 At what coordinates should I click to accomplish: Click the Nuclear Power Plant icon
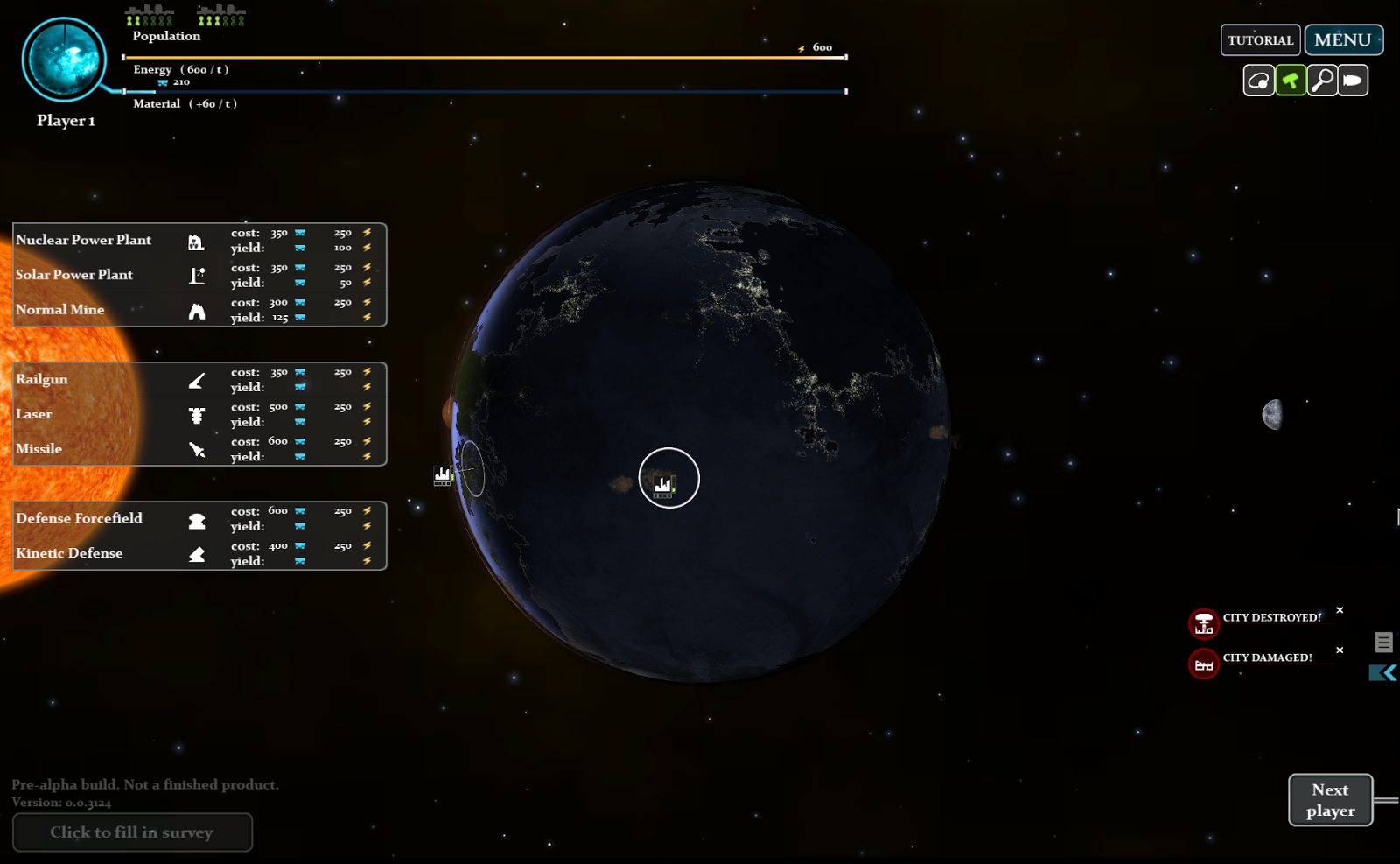[197, 240]
